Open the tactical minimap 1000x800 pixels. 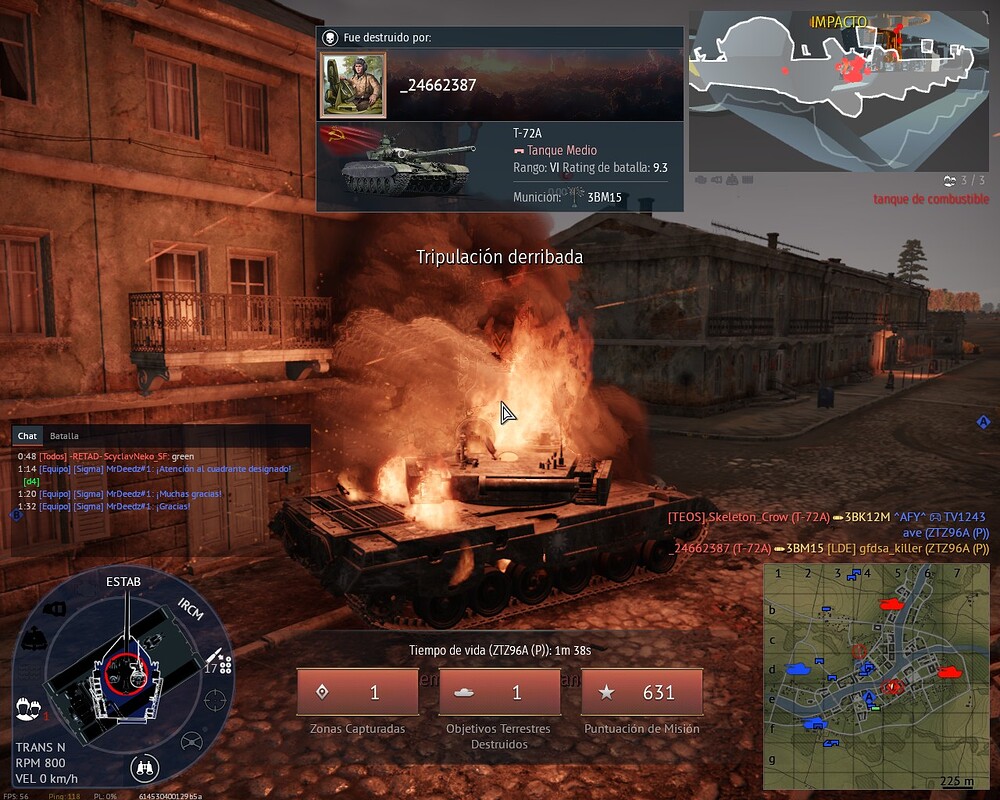pos(875,676)
